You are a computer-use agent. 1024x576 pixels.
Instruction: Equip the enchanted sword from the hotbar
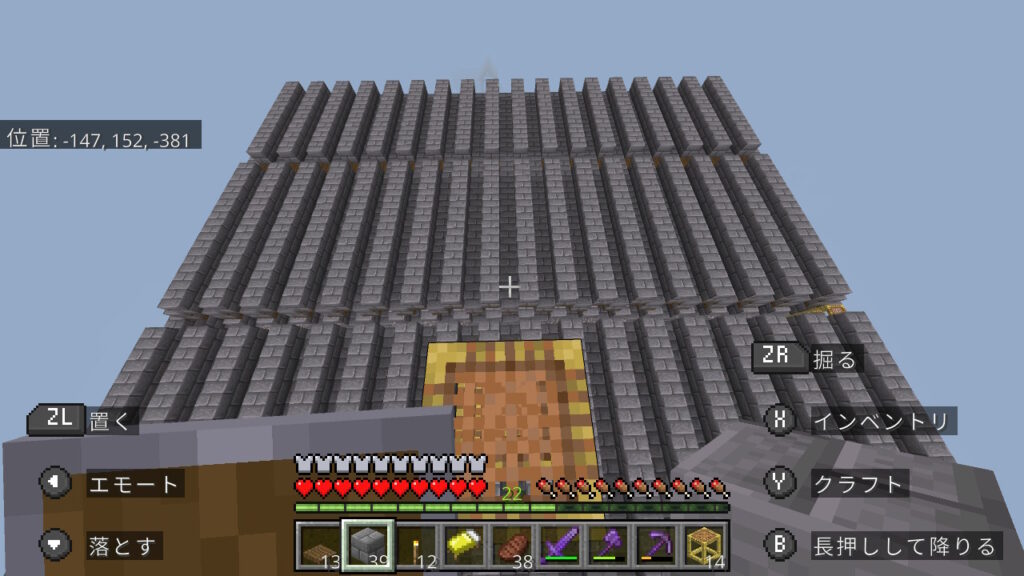click(x=560, y=544)
